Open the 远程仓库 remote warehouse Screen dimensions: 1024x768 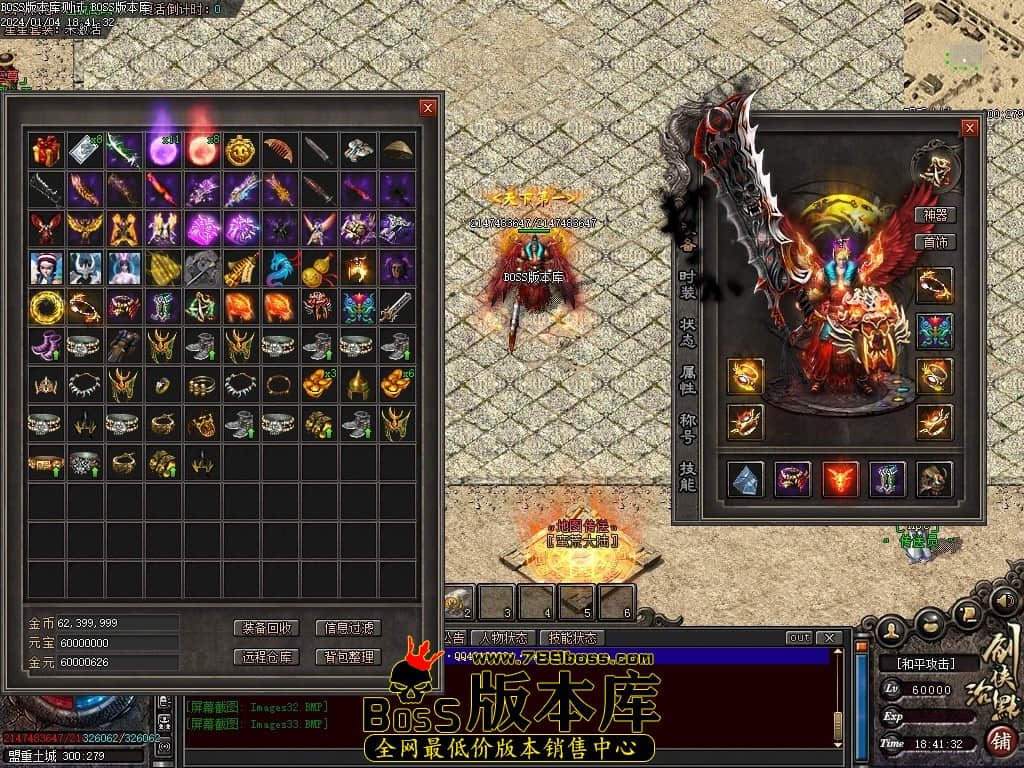coord(266,657)
